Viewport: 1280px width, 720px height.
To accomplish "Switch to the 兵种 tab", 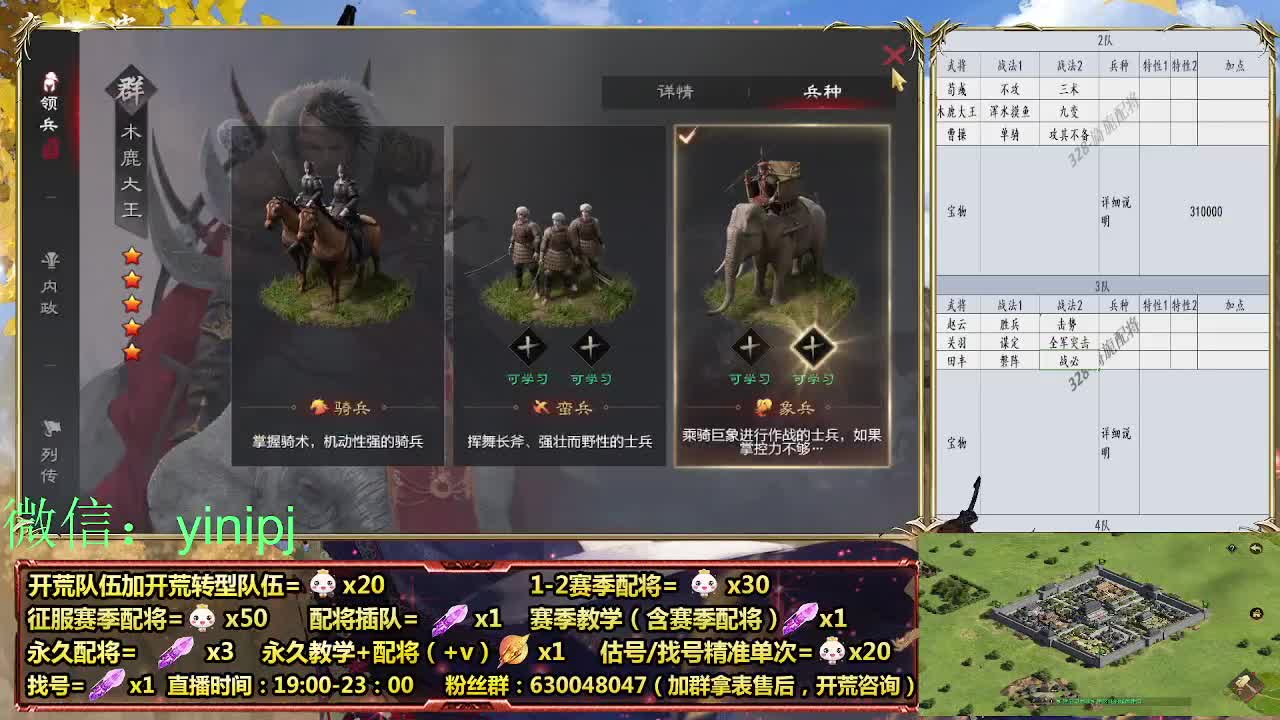I will click(x=824, y=89).
